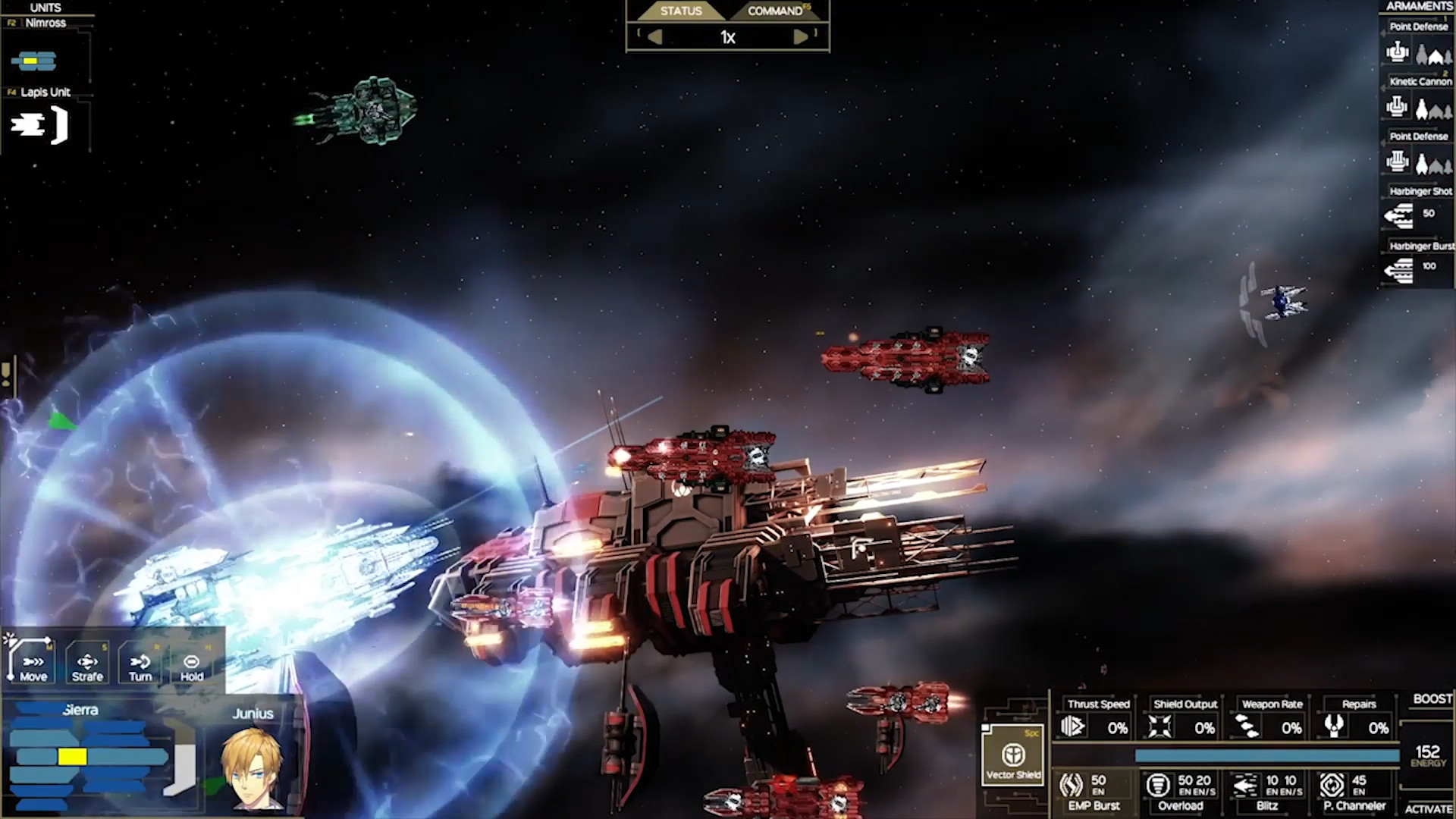Click the left arrow to decrease game speed
Viewport: 1456px width, 819px height.
tap(655, 36)
